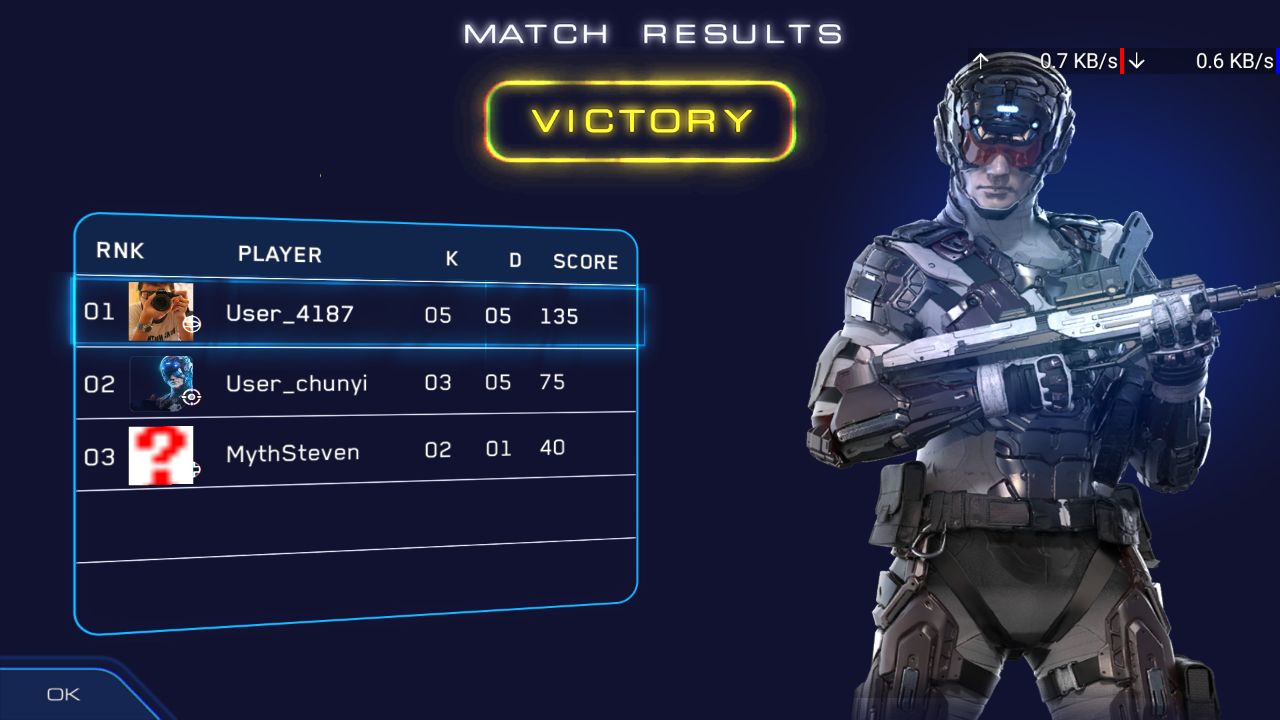Click User_4187's camera photo avatar

[160, 312]
